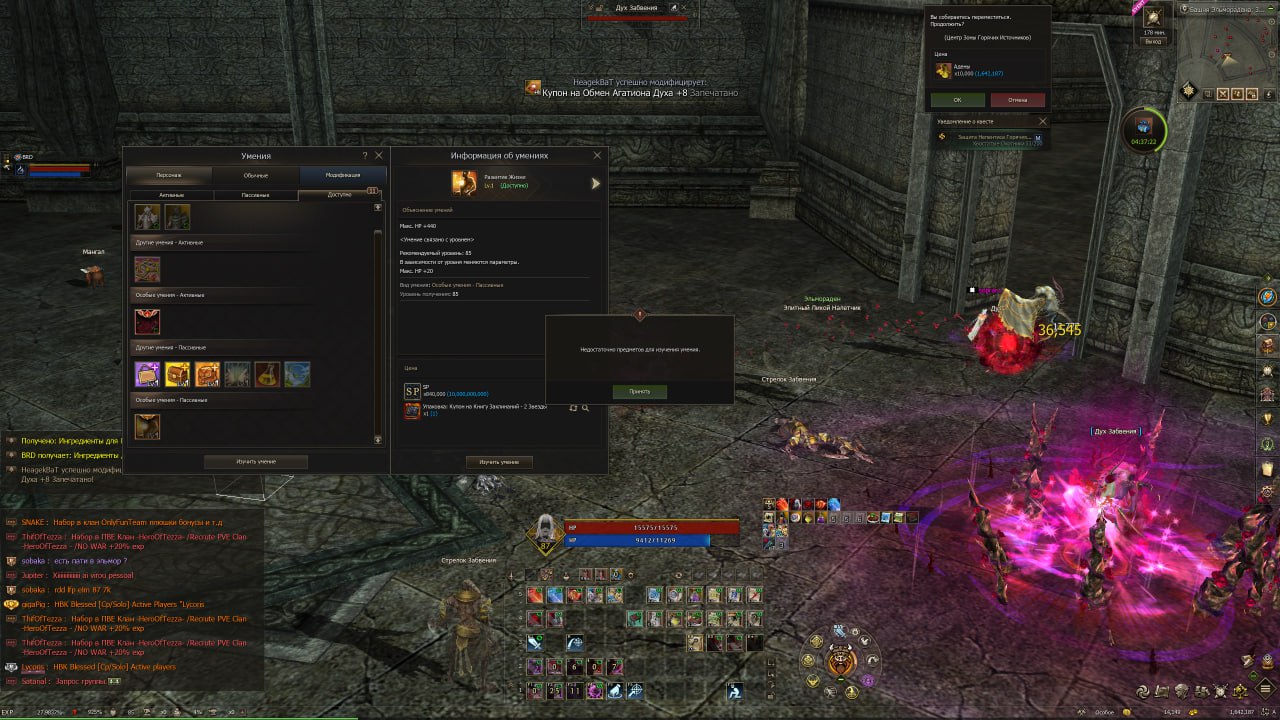Viewport: 1280px width, 720px height.
Task: Click Изучить умение below the skill list
Action: [x=255, y=462]
